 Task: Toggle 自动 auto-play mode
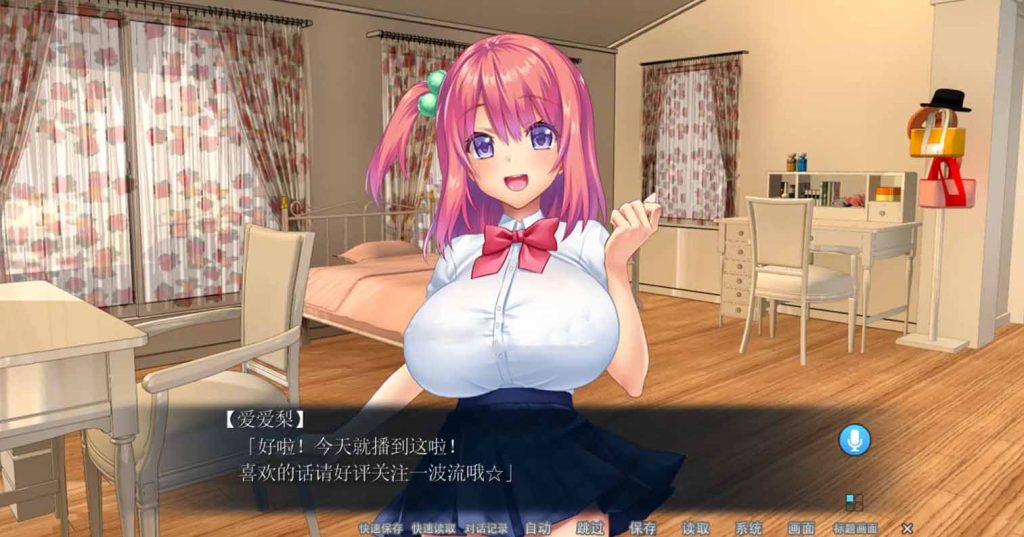point(538,528)
